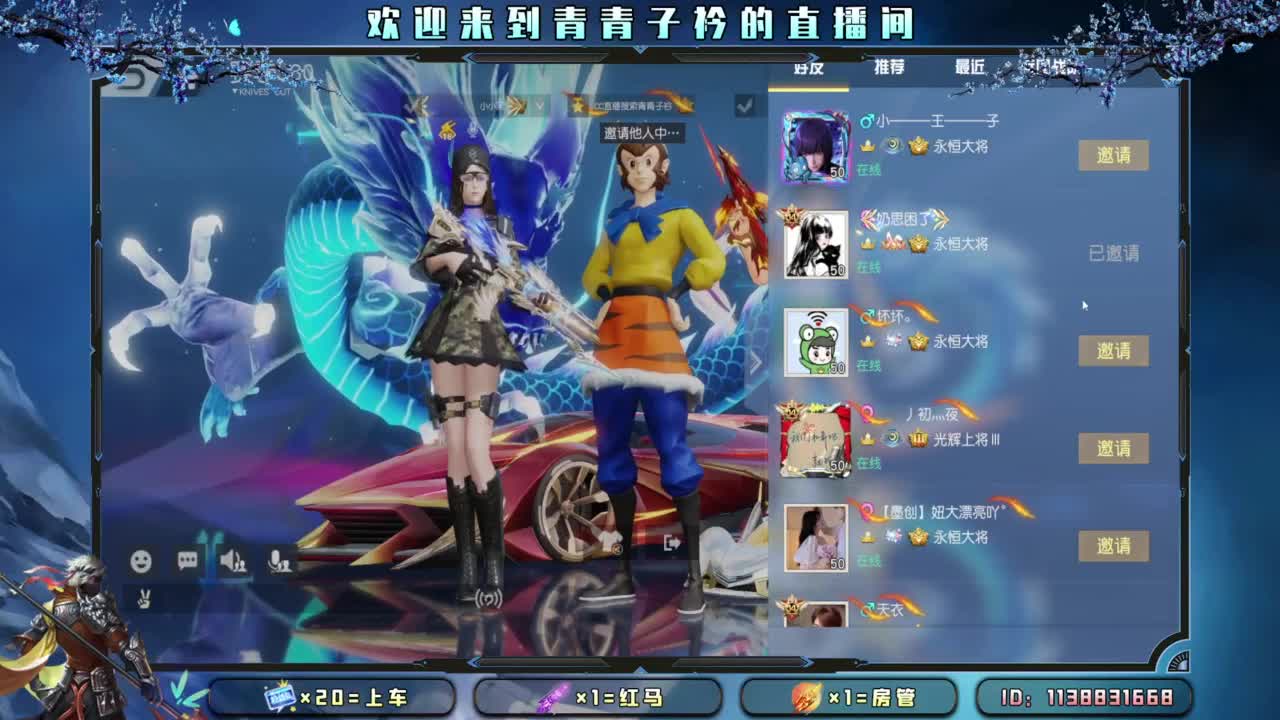Invite 坏坏 with the 邀请 button
1280x720 pixels.
pyautogui.click(x=1113, y=351)
